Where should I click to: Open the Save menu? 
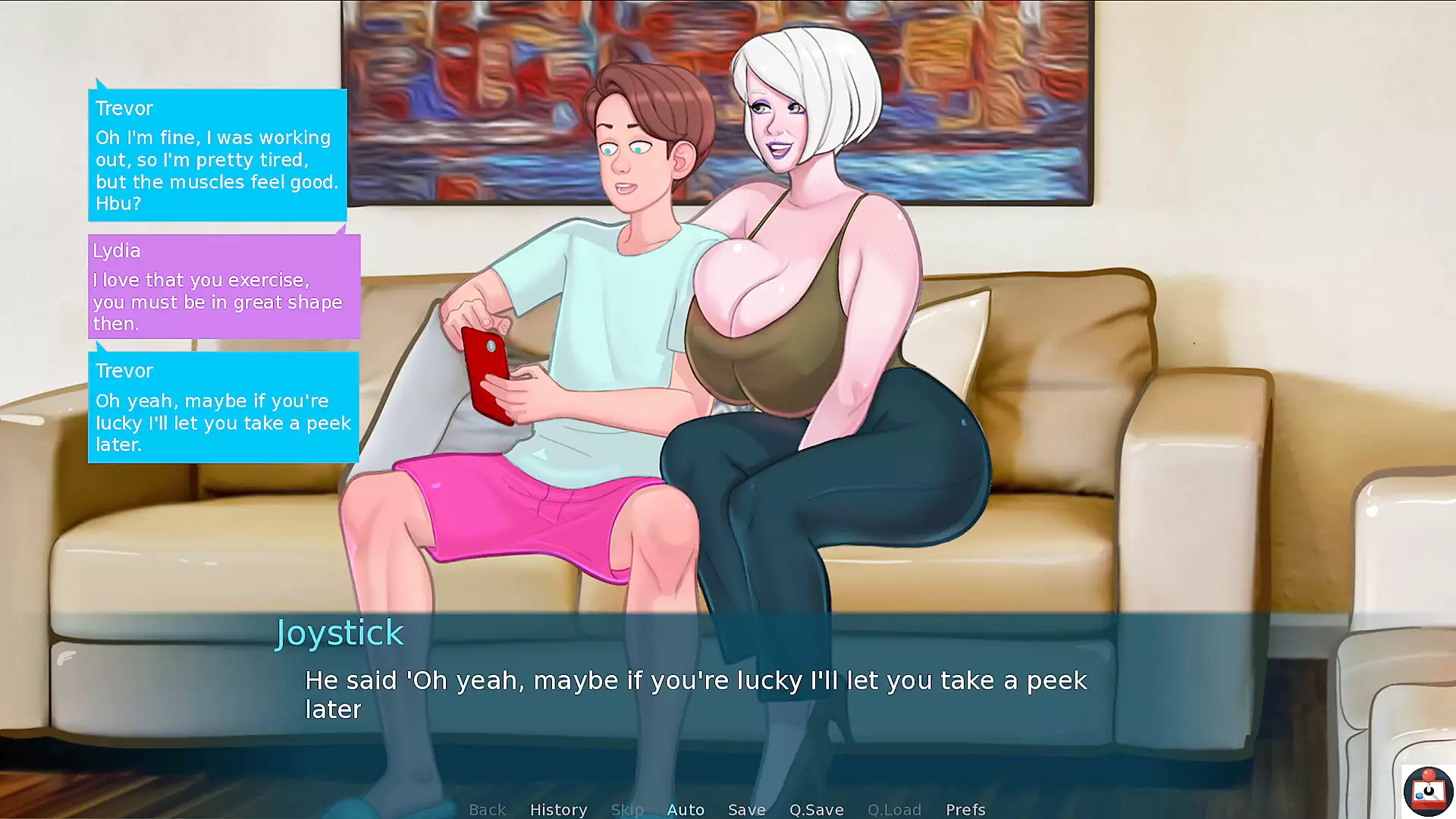tap(747, 809)
